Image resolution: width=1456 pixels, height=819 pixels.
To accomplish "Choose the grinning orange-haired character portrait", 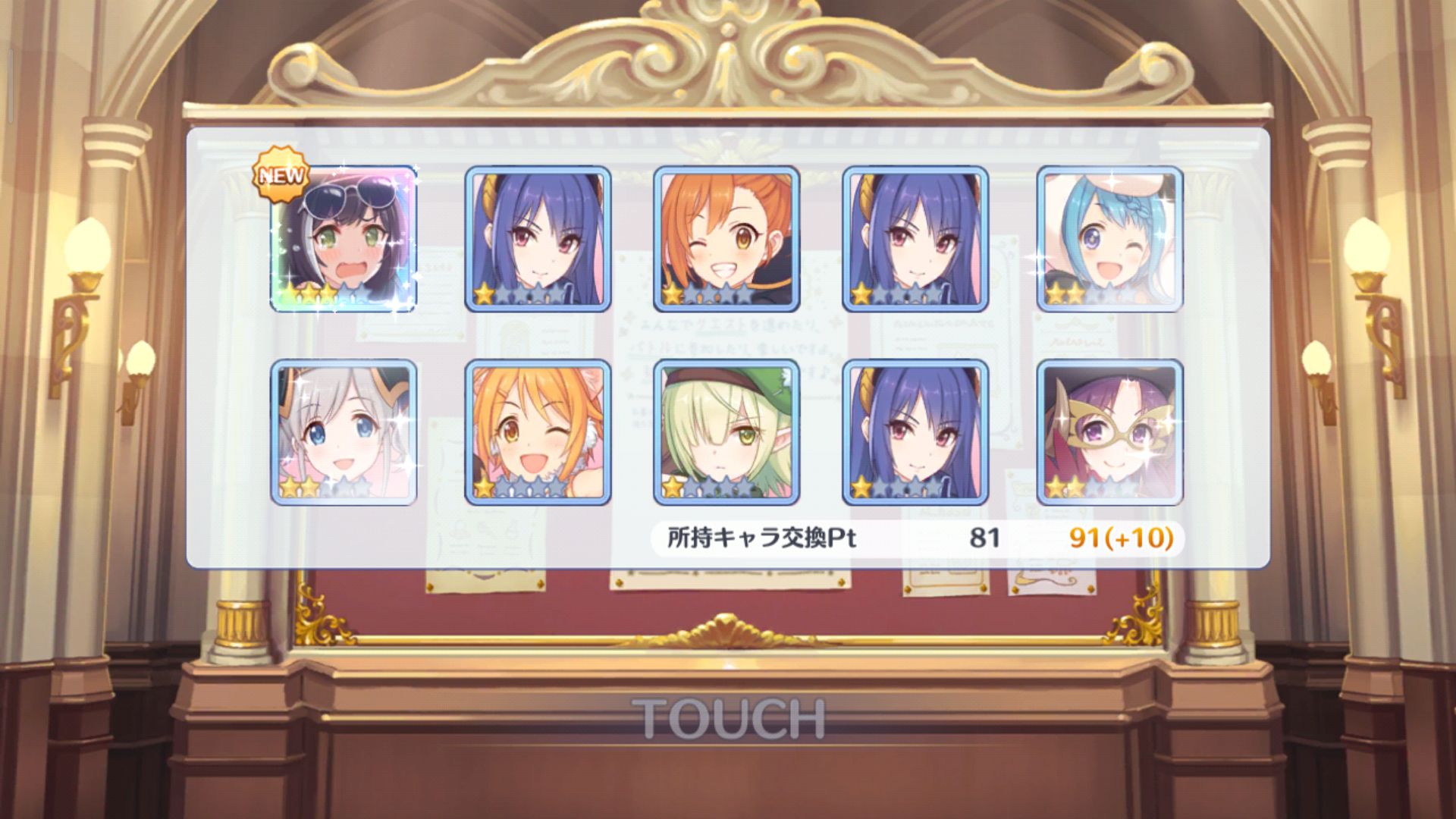I will (x=726, y=238).
